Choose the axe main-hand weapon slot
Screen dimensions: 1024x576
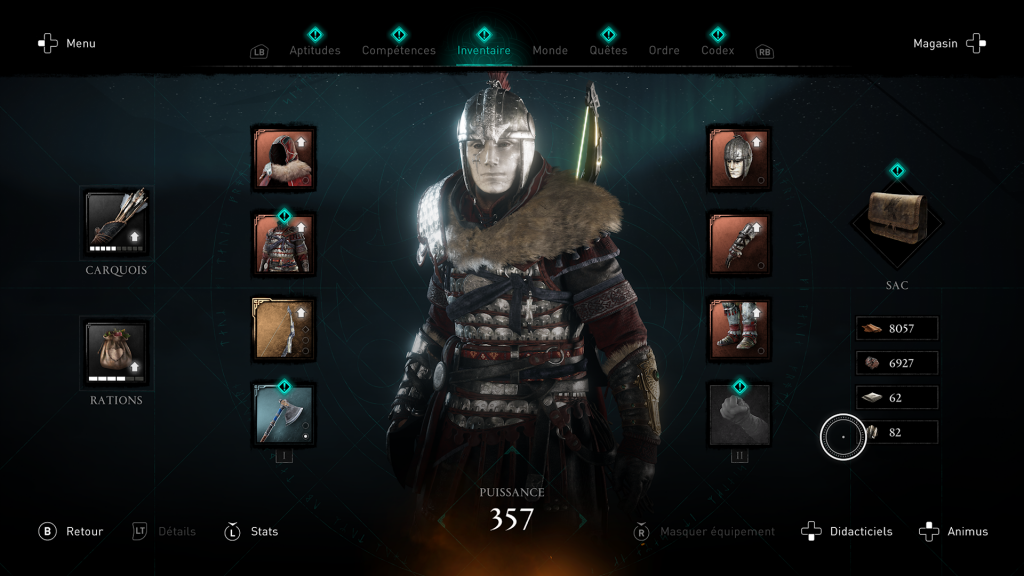[284, 414]
